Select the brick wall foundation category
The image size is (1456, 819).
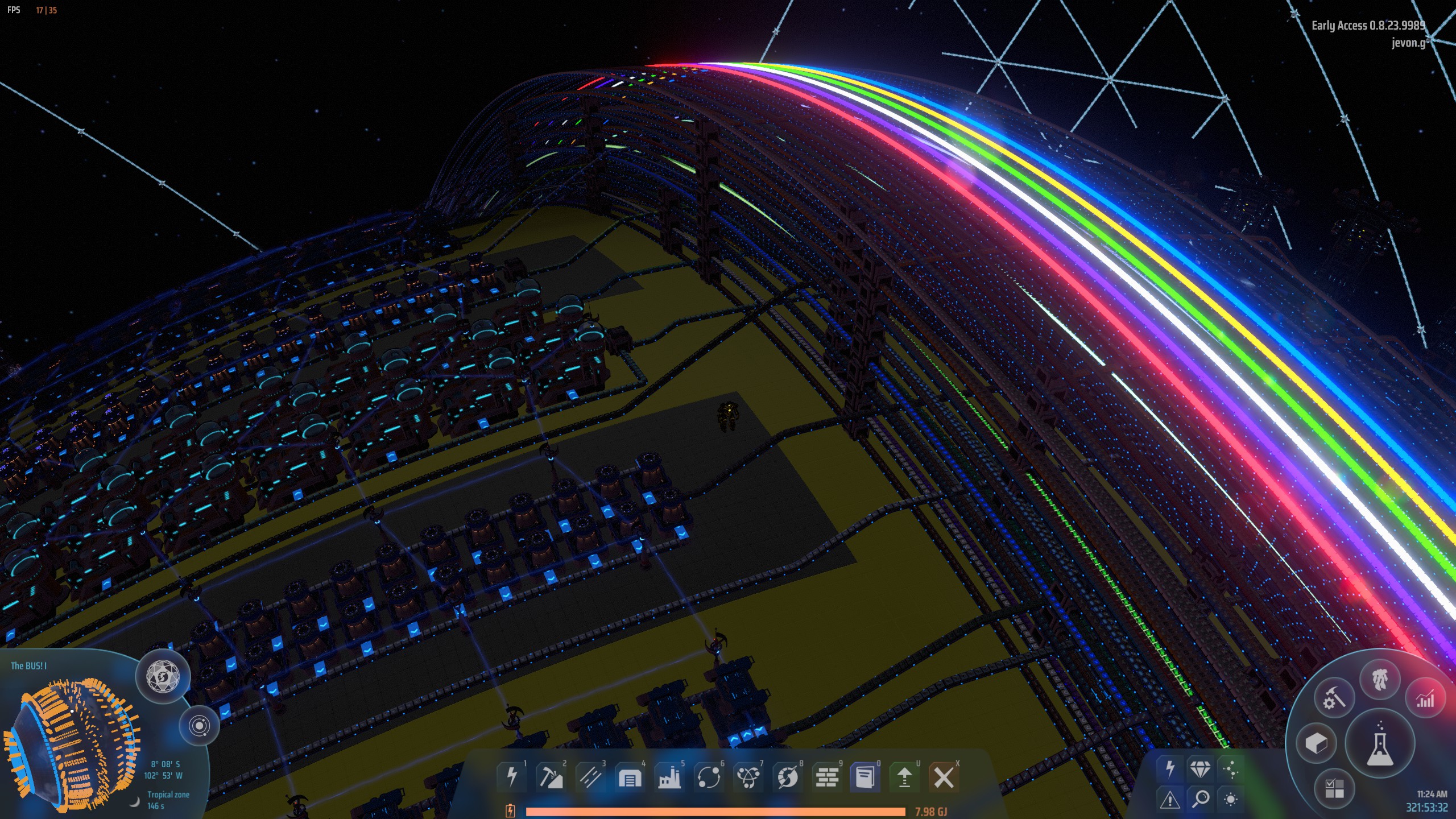[826, 776]
